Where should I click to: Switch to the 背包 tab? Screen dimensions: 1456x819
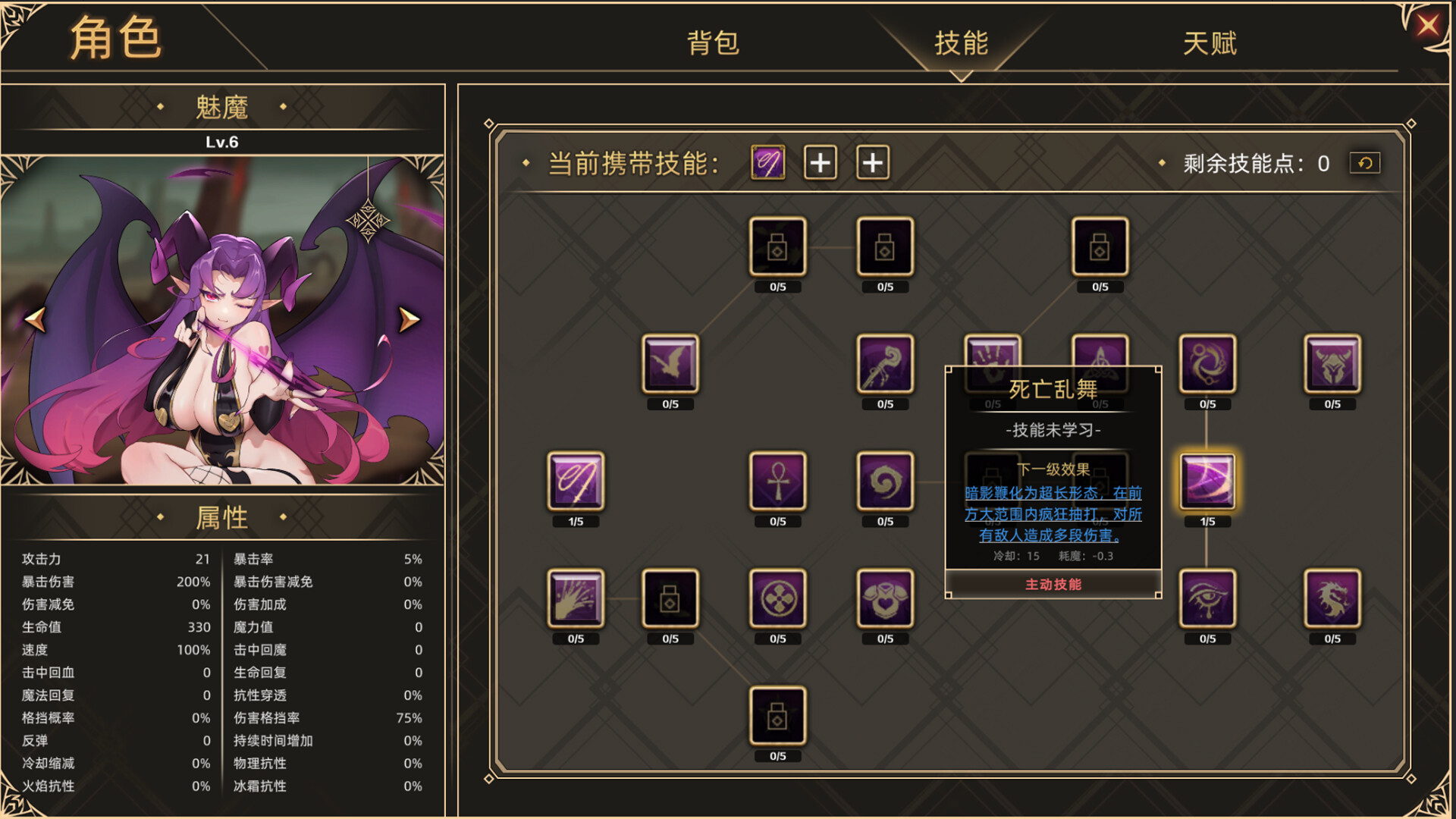point(711,44)
